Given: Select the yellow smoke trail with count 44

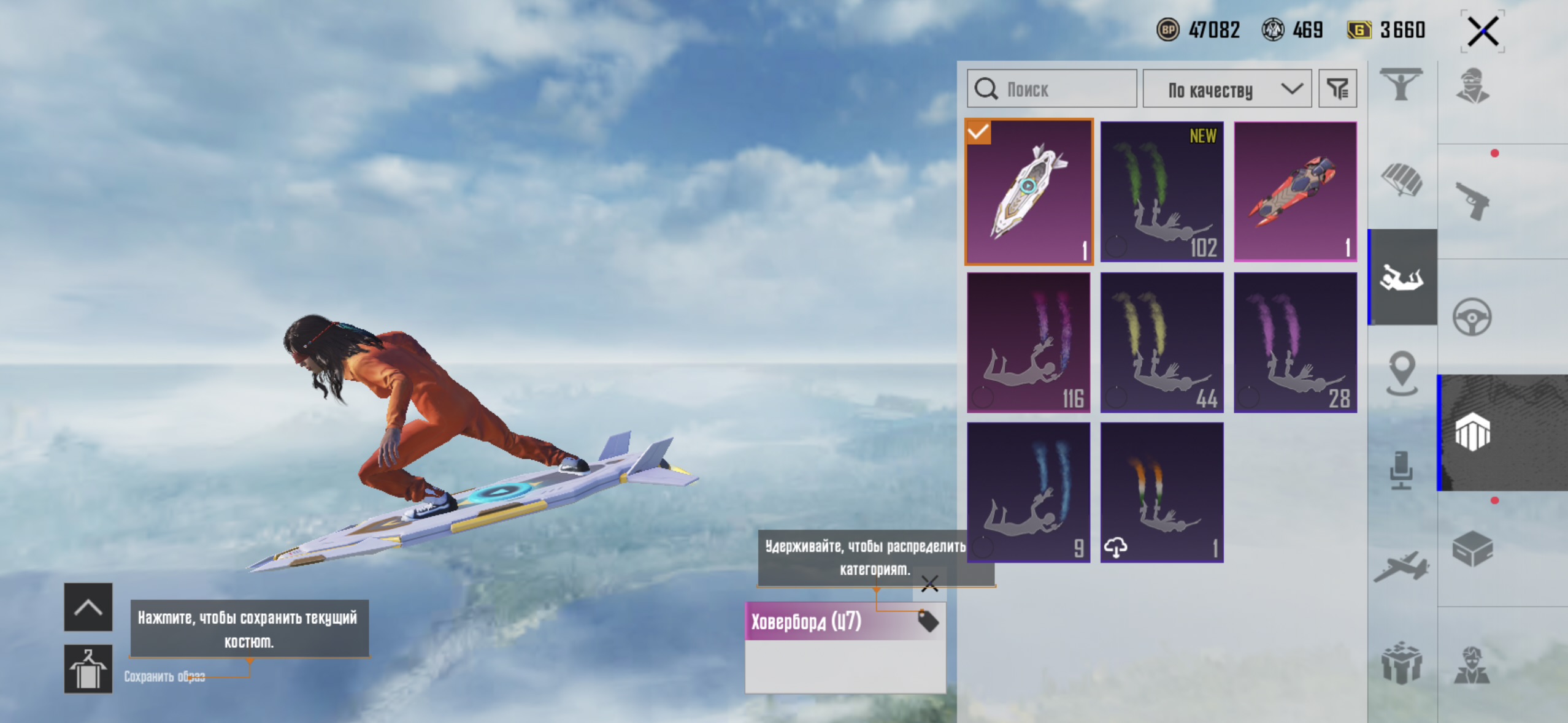Looking at the screenshot, I should click(x=1162, y=343).
